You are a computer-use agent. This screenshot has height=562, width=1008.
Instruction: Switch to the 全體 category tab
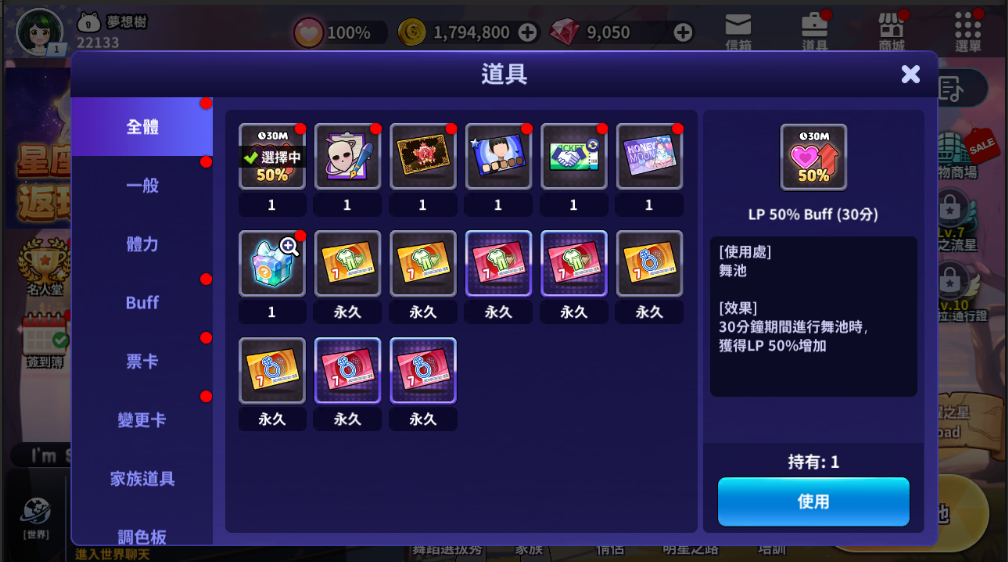coord(142,127)
